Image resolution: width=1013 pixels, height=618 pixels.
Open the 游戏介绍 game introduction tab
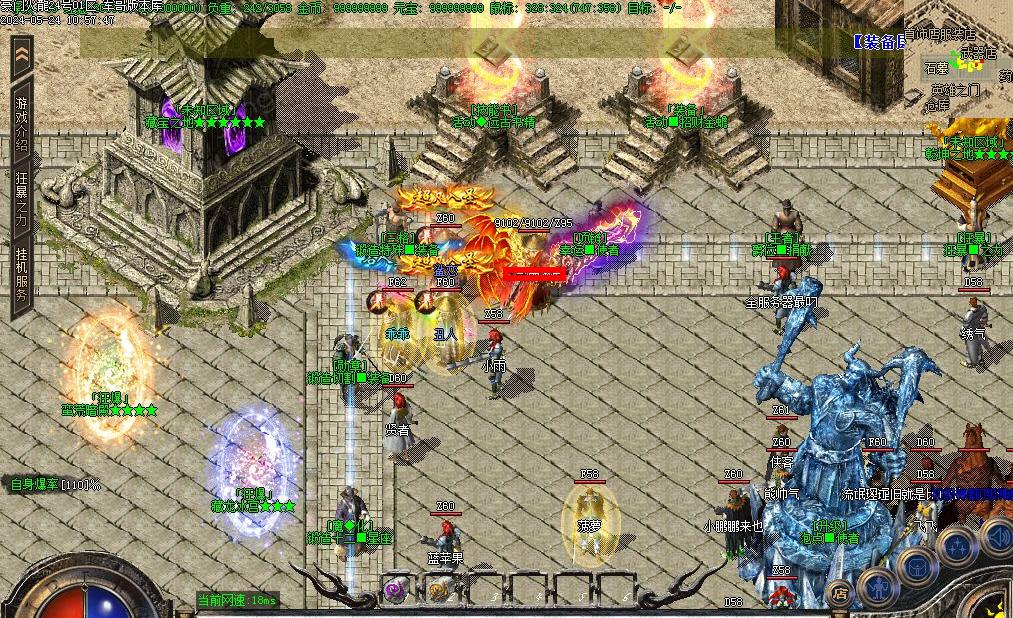pyautogui.click(x=22, y=117)
